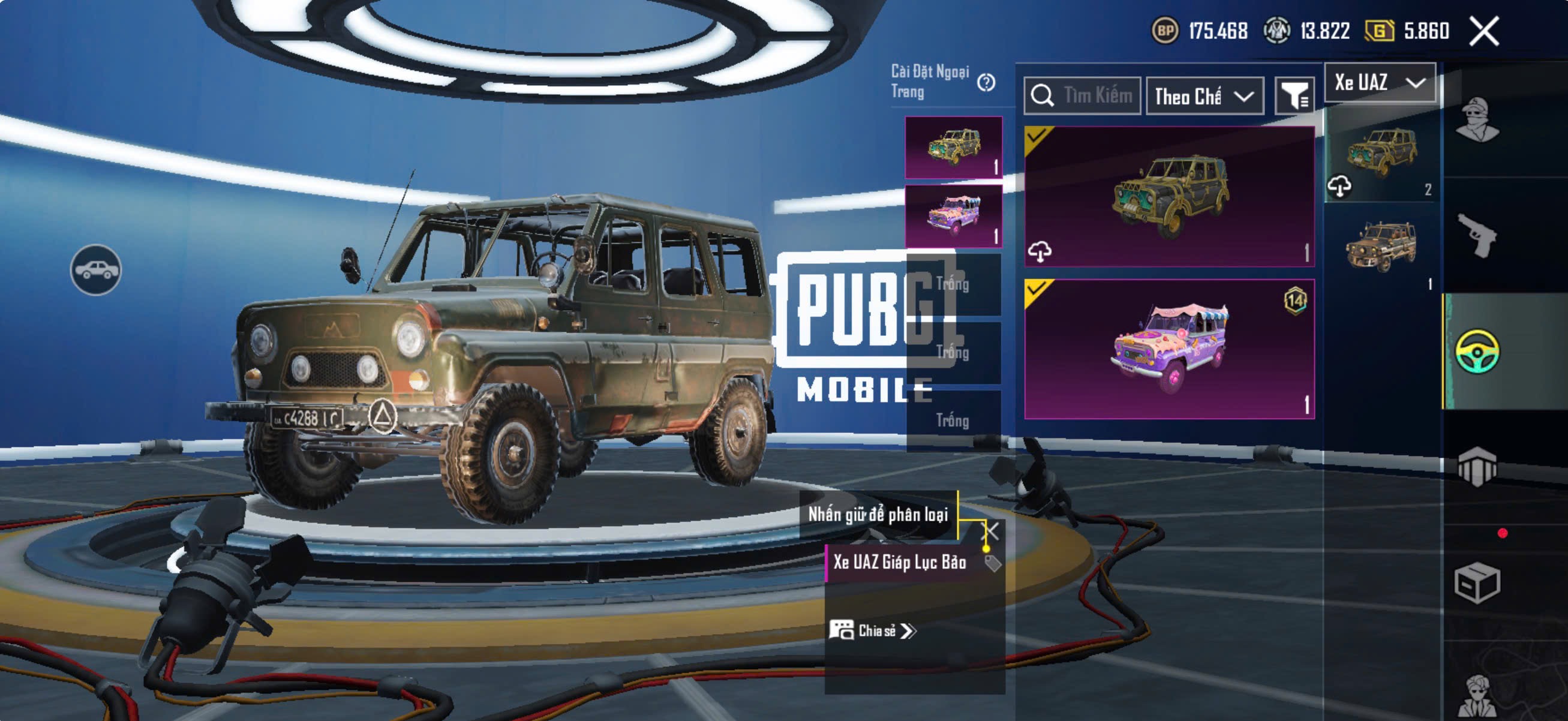Open the Theo Chế sort dropdown
The height and width of the screenshot is (721, 1568).
pyautogui.click(x=1204, y=96)
